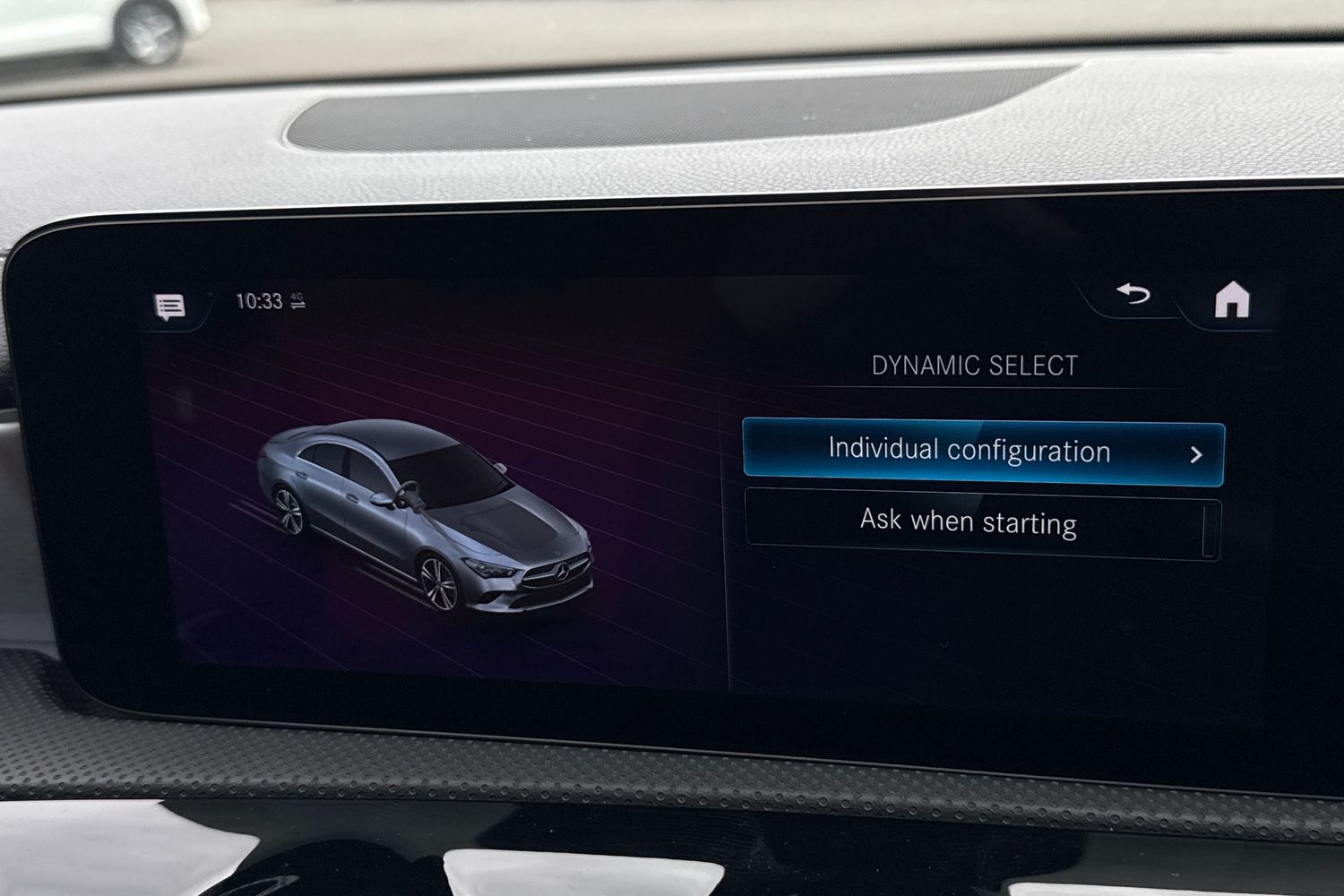Viewport: 1344px width, 896px height.
Task: Tap the 4G data transfer indicator
Action: click(x=298, y=303)
